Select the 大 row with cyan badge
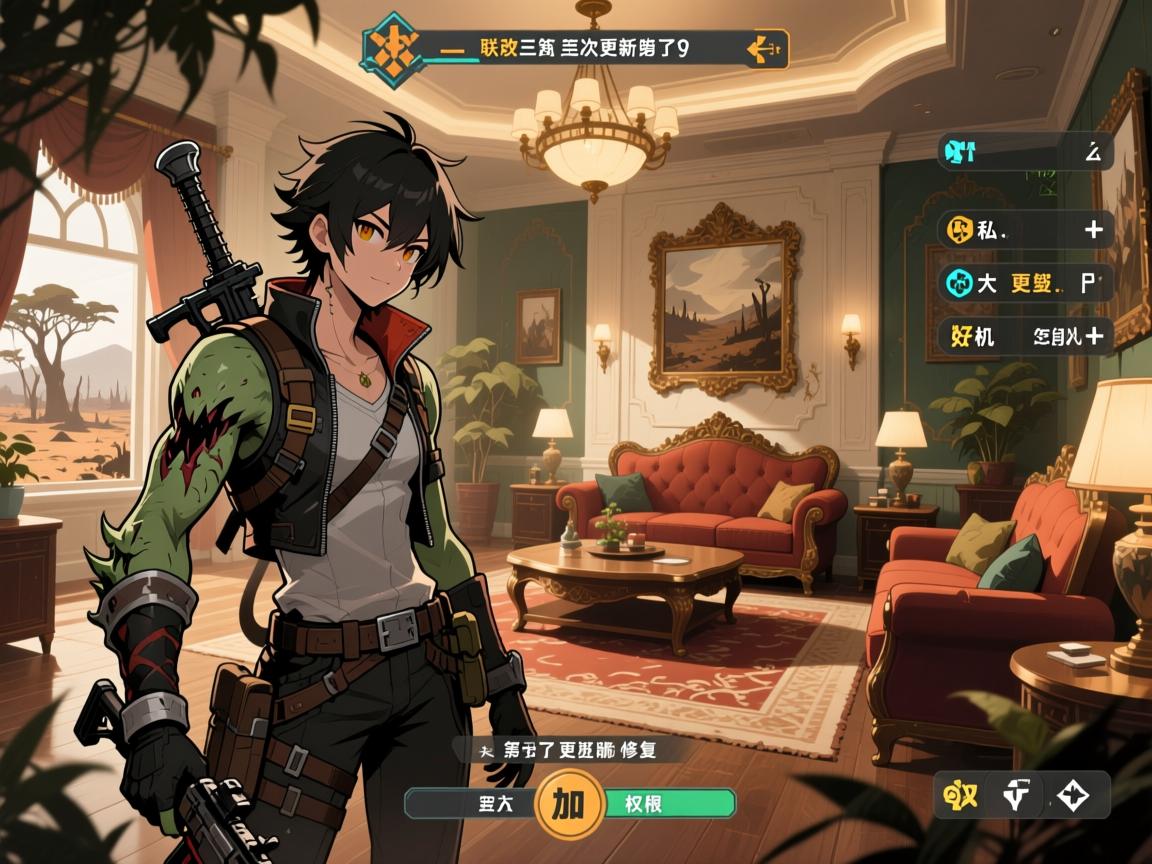 (x=1025, y=282)
